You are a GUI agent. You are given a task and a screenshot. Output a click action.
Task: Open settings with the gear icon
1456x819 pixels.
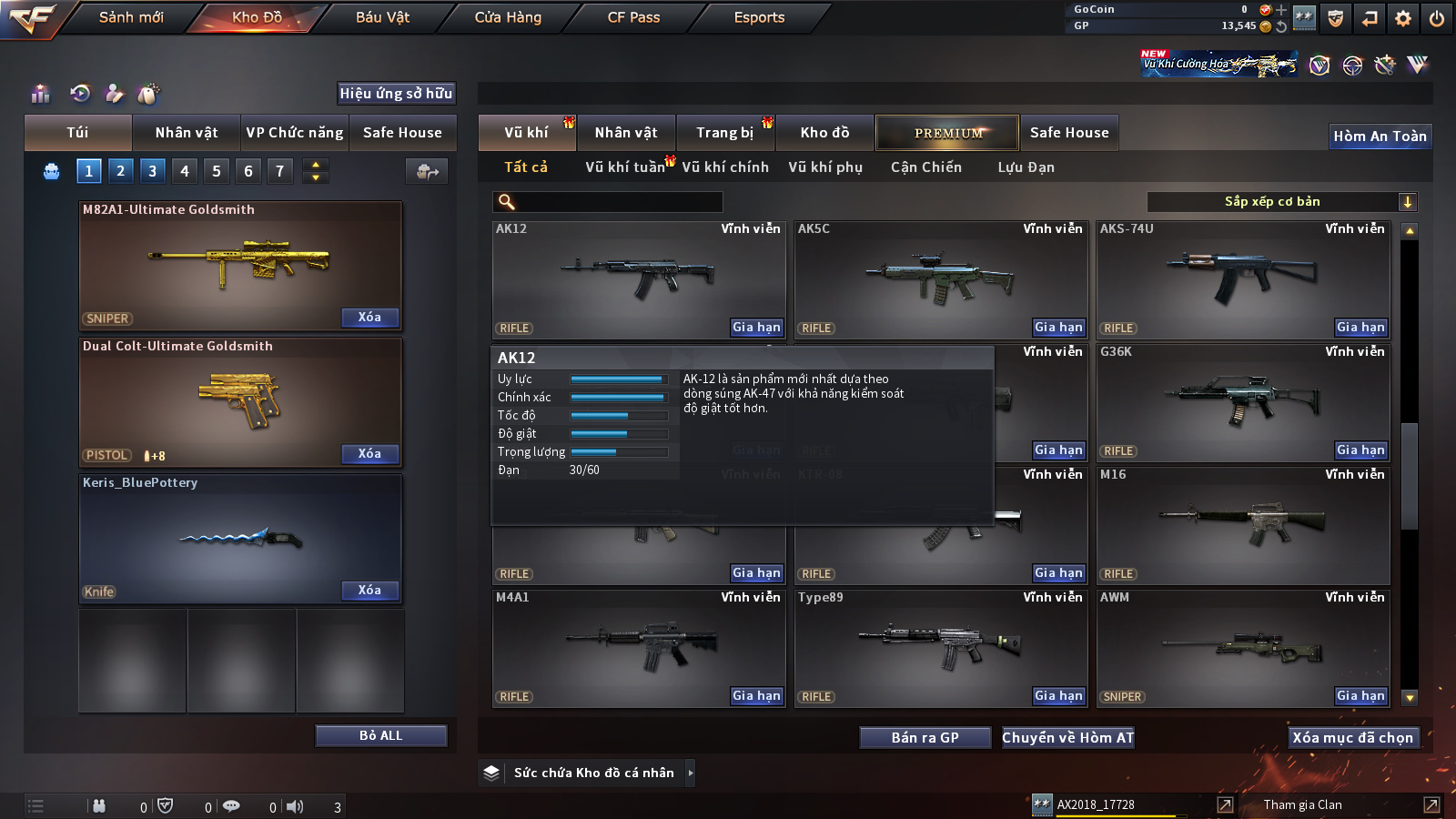1403,18
